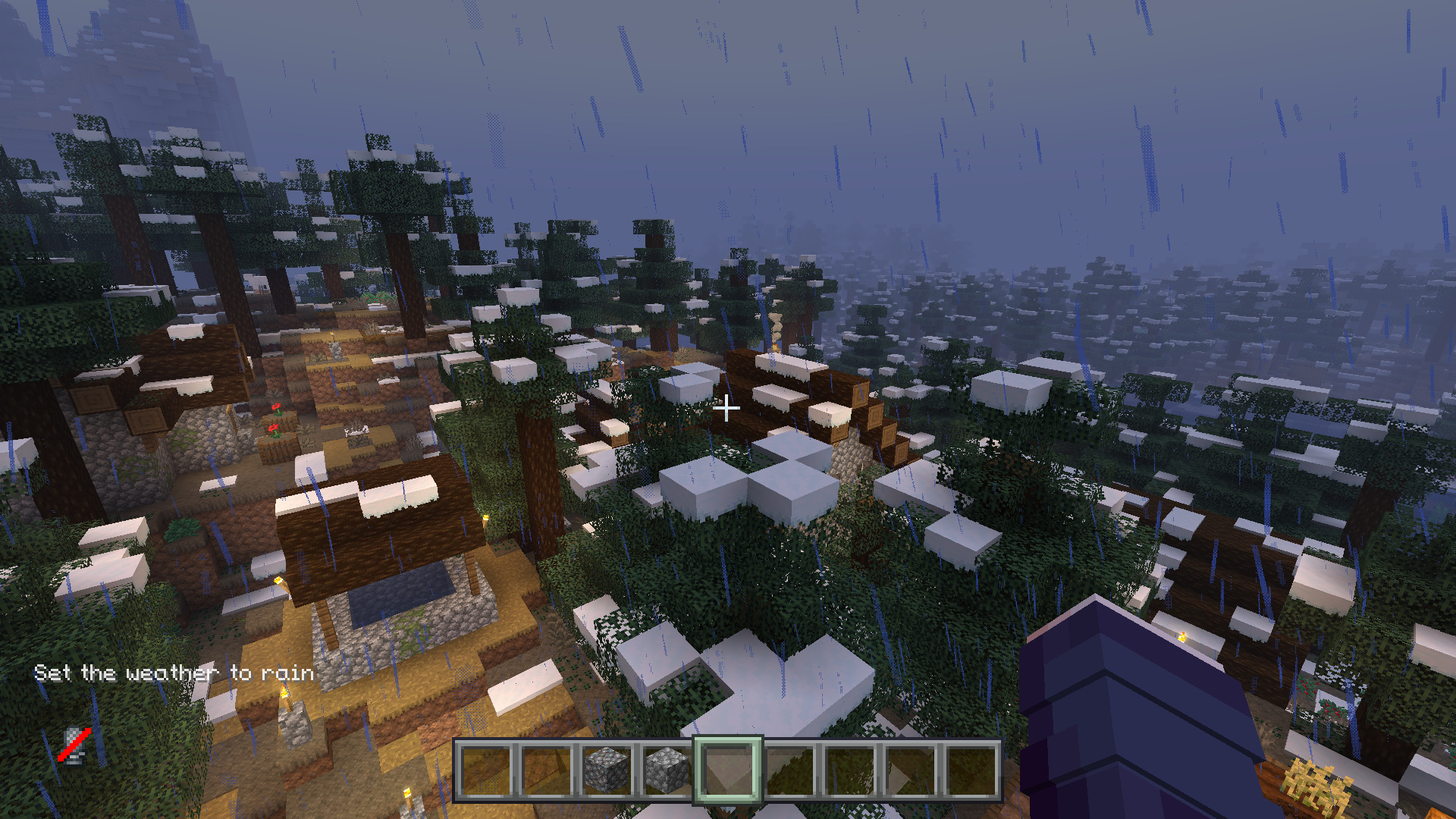Toggle the muted microphone icon
The image size is (1456, 819).
click(x=74, y=745)
